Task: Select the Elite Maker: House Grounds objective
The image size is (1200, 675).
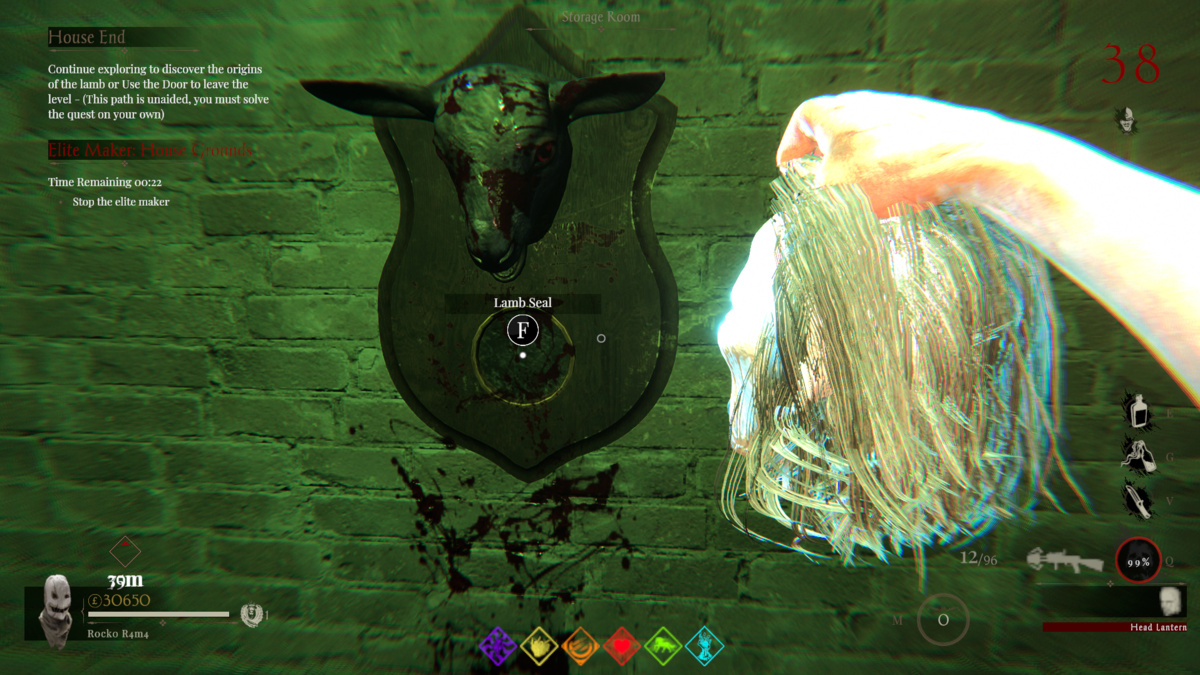Action: click(150, 150)
